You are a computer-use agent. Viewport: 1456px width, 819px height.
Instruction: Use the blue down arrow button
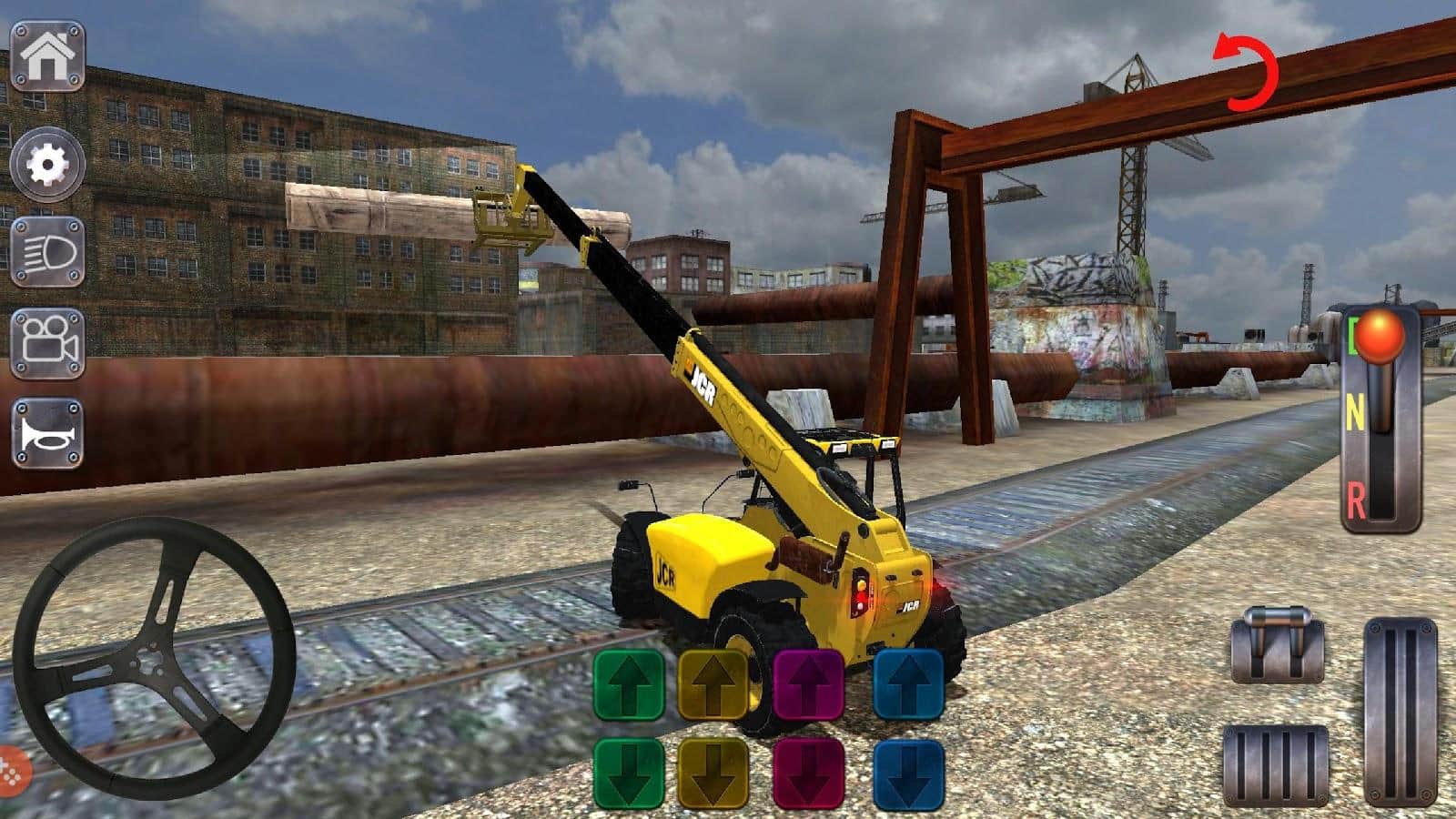tap(908, 773)
